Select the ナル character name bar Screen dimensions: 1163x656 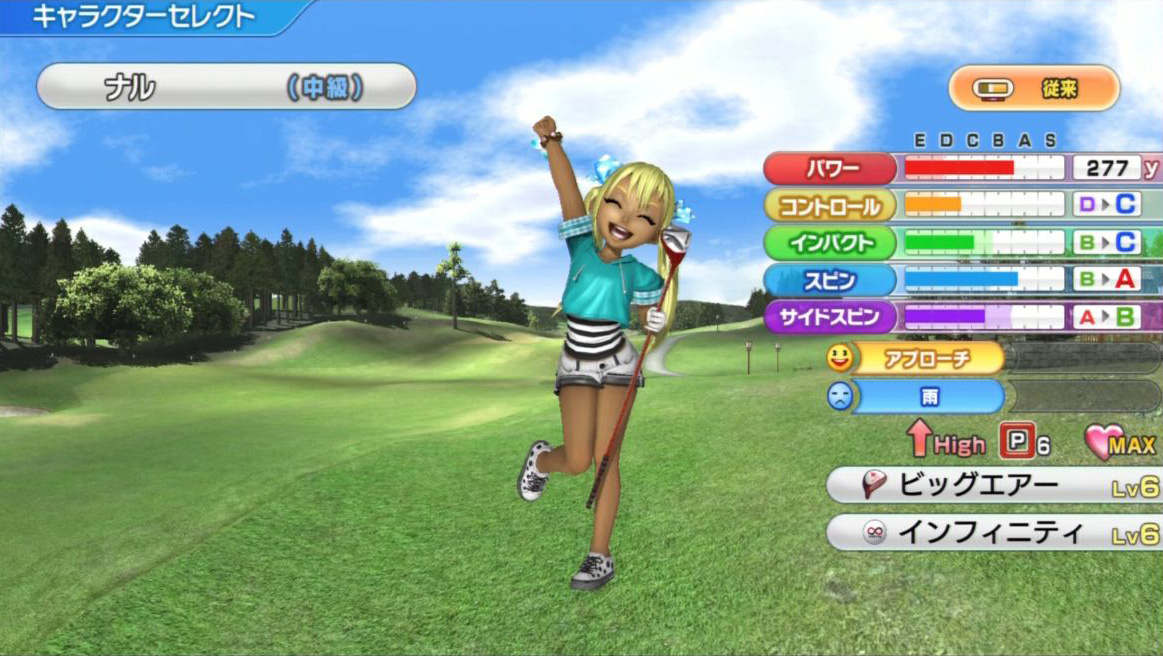(x=226, y=87)
